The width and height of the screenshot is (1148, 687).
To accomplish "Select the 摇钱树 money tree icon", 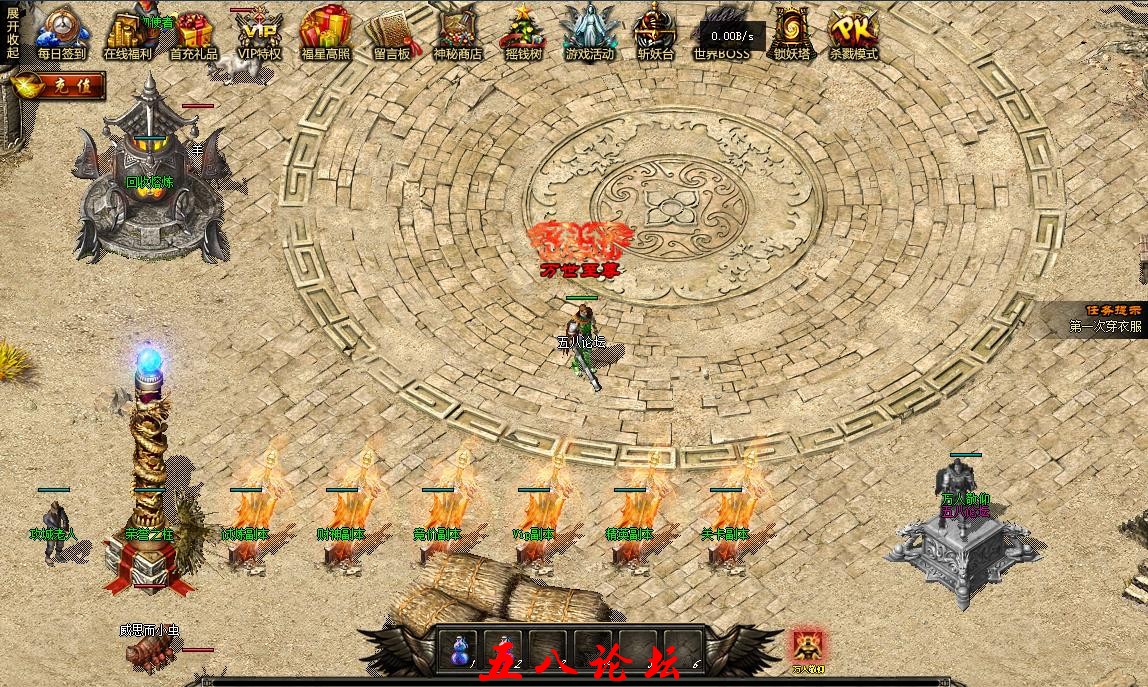I will point(522,32).
